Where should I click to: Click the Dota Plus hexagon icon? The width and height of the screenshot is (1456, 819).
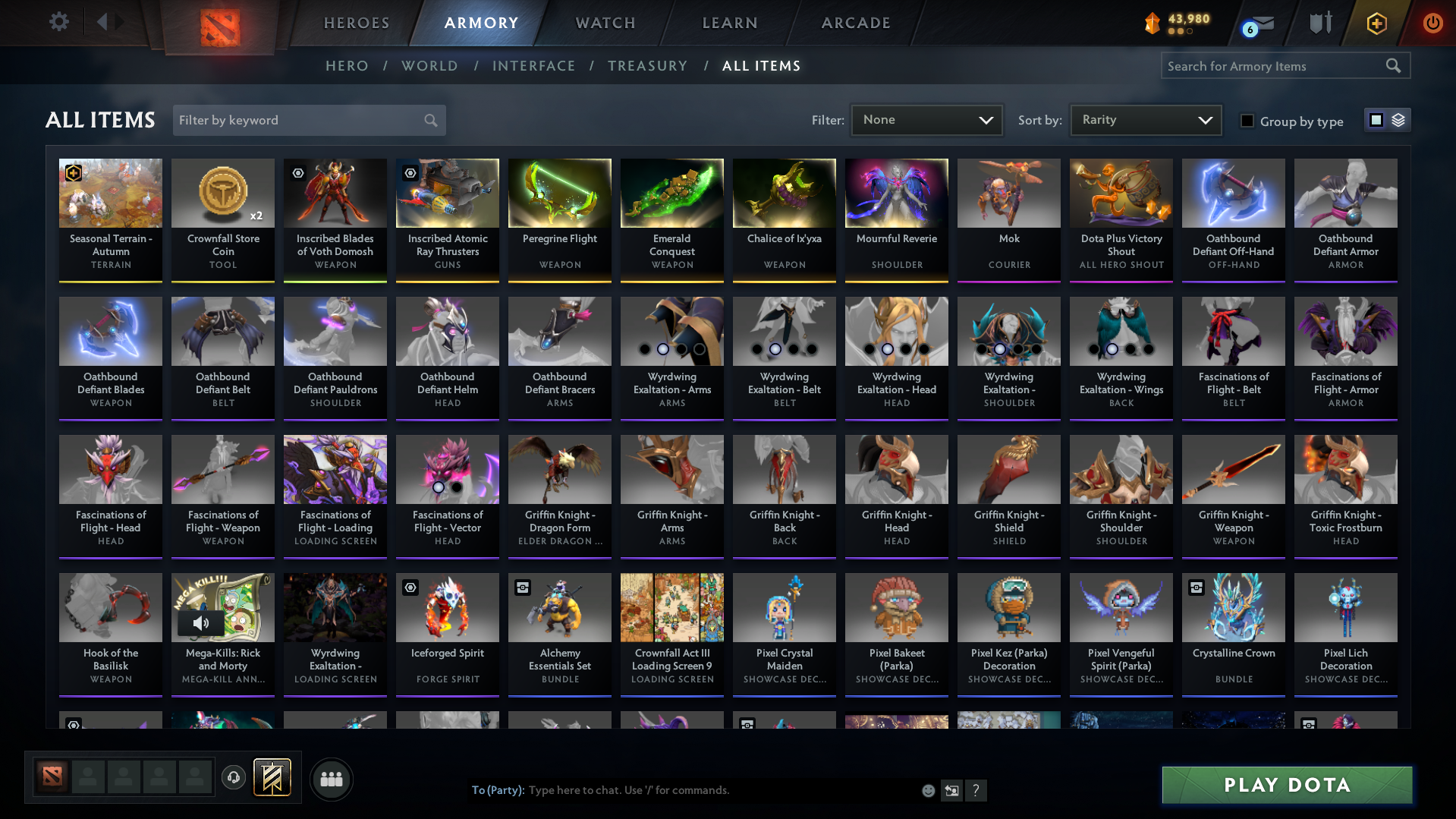click(1376, 23)
